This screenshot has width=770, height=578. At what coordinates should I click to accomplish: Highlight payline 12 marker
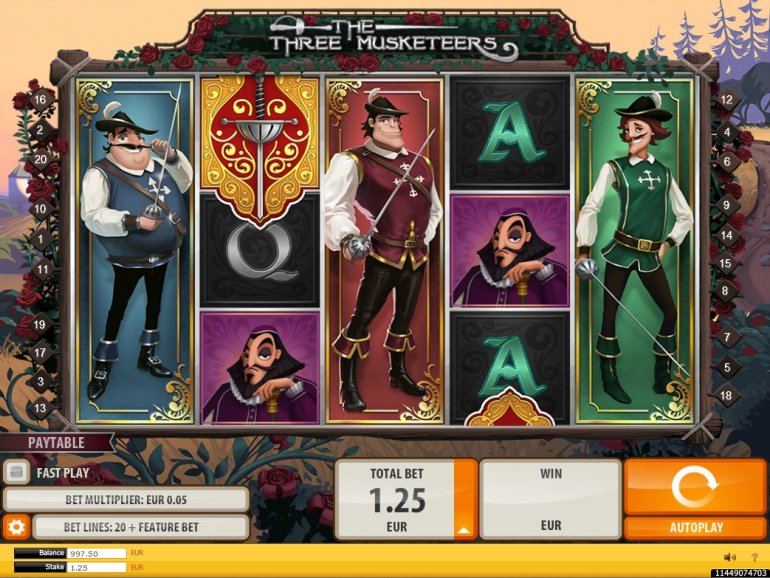tap(727, 99)
